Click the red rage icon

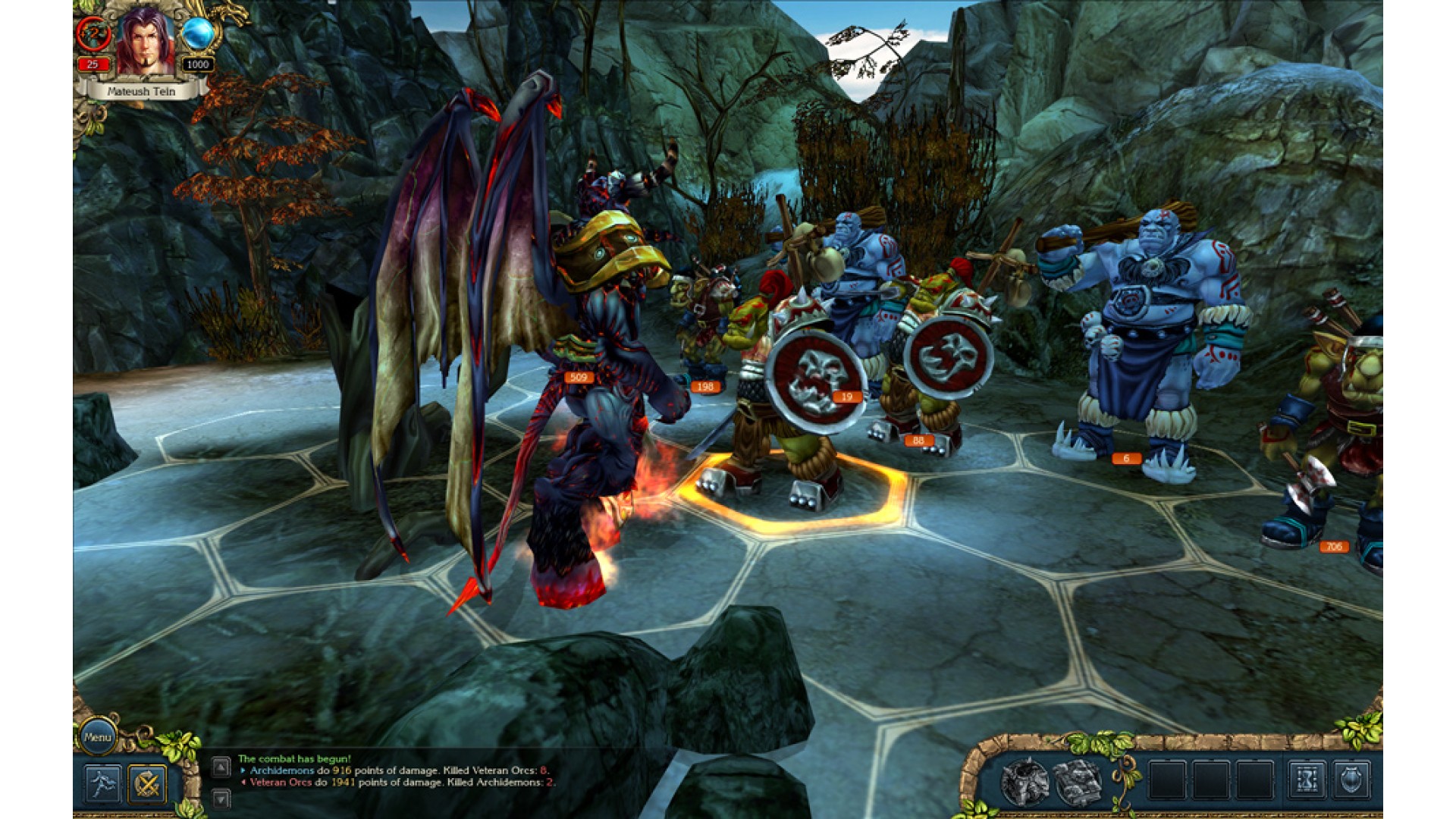[93, 34]
